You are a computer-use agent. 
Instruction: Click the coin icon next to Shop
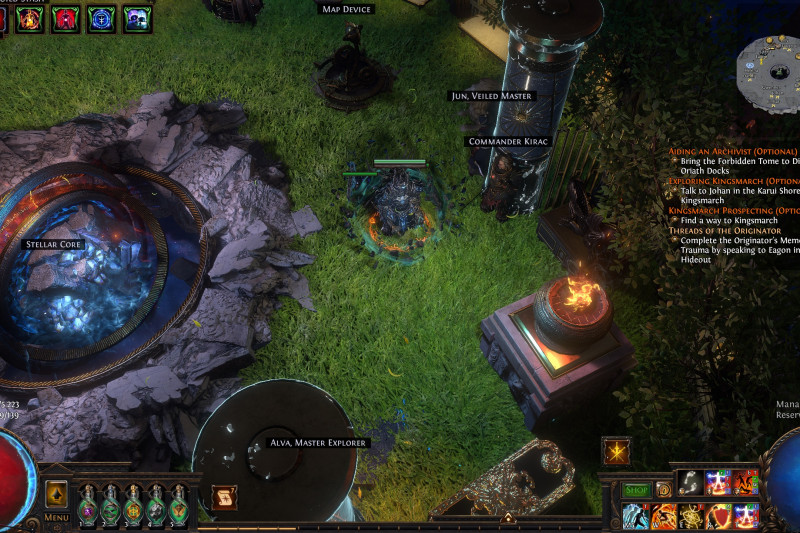pos(662,490)
